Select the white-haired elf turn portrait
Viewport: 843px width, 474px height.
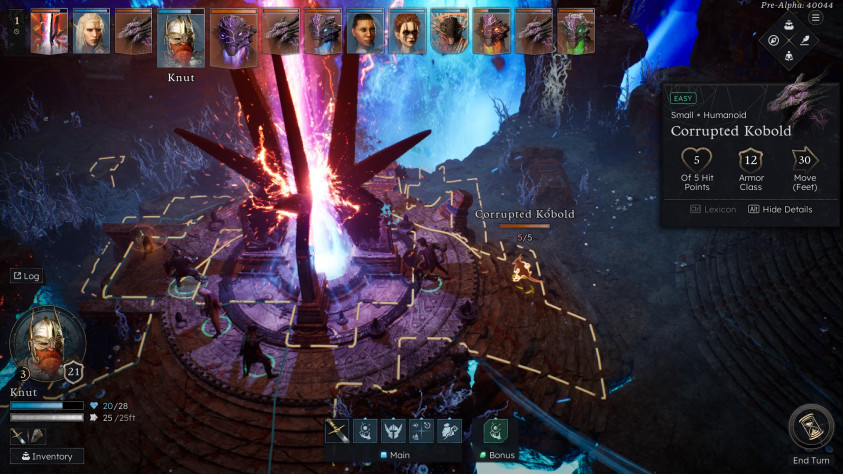click(x=91, y=31)
